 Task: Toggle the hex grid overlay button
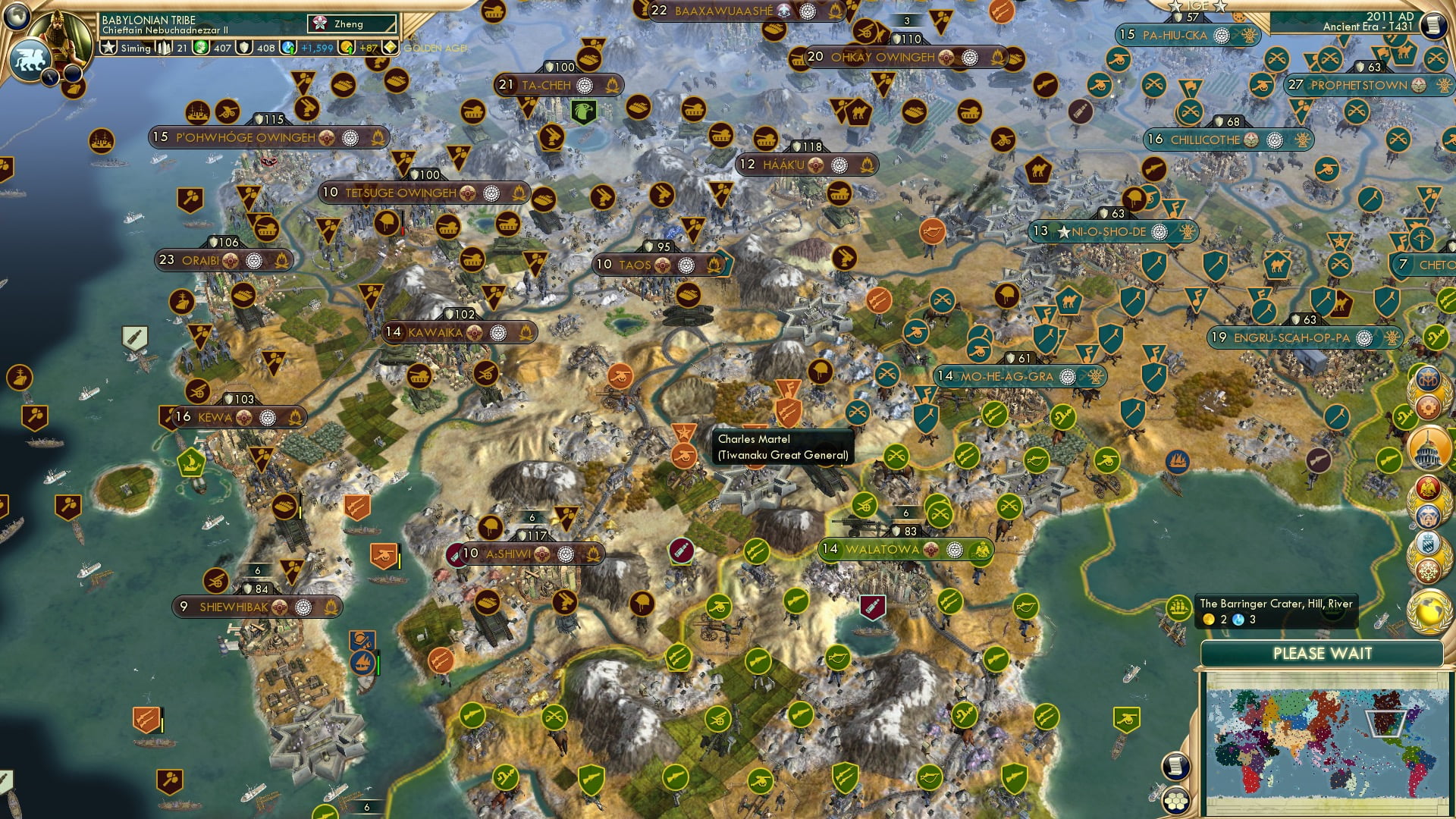(1177, 802)
